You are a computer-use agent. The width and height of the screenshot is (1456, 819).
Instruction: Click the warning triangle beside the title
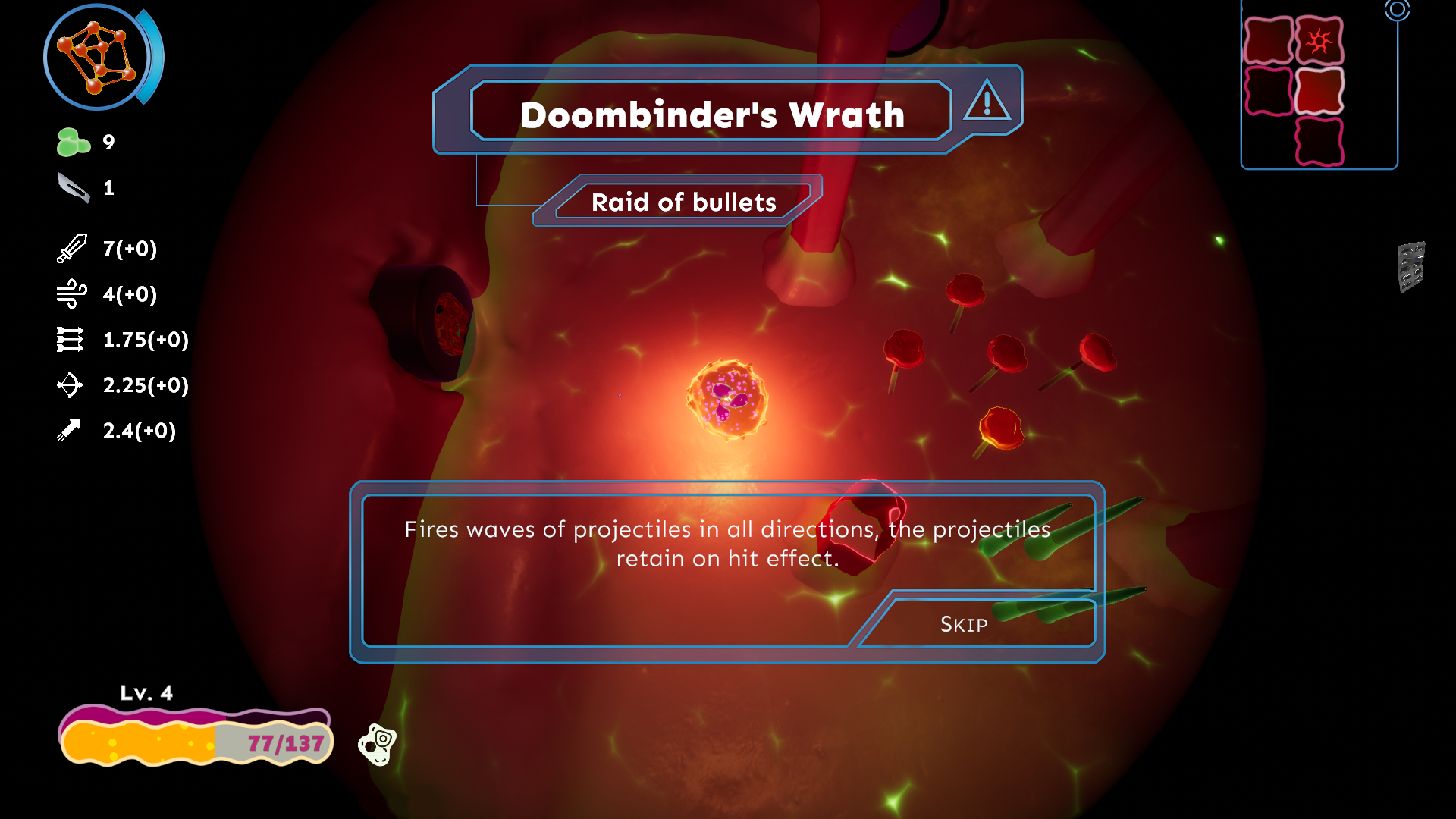pyautogui.click(x=987, y=101)
